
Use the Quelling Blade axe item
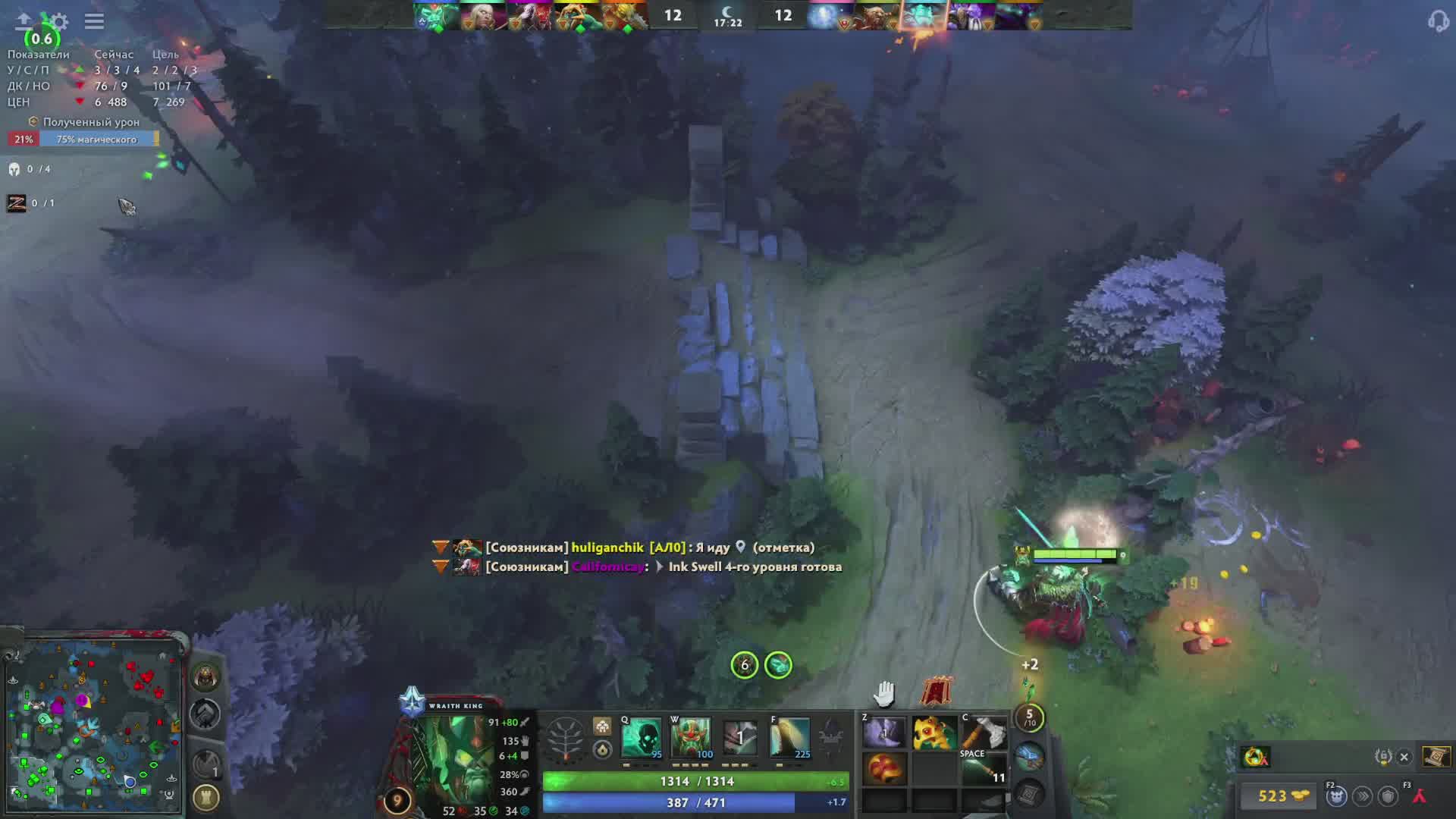(984, 734)
